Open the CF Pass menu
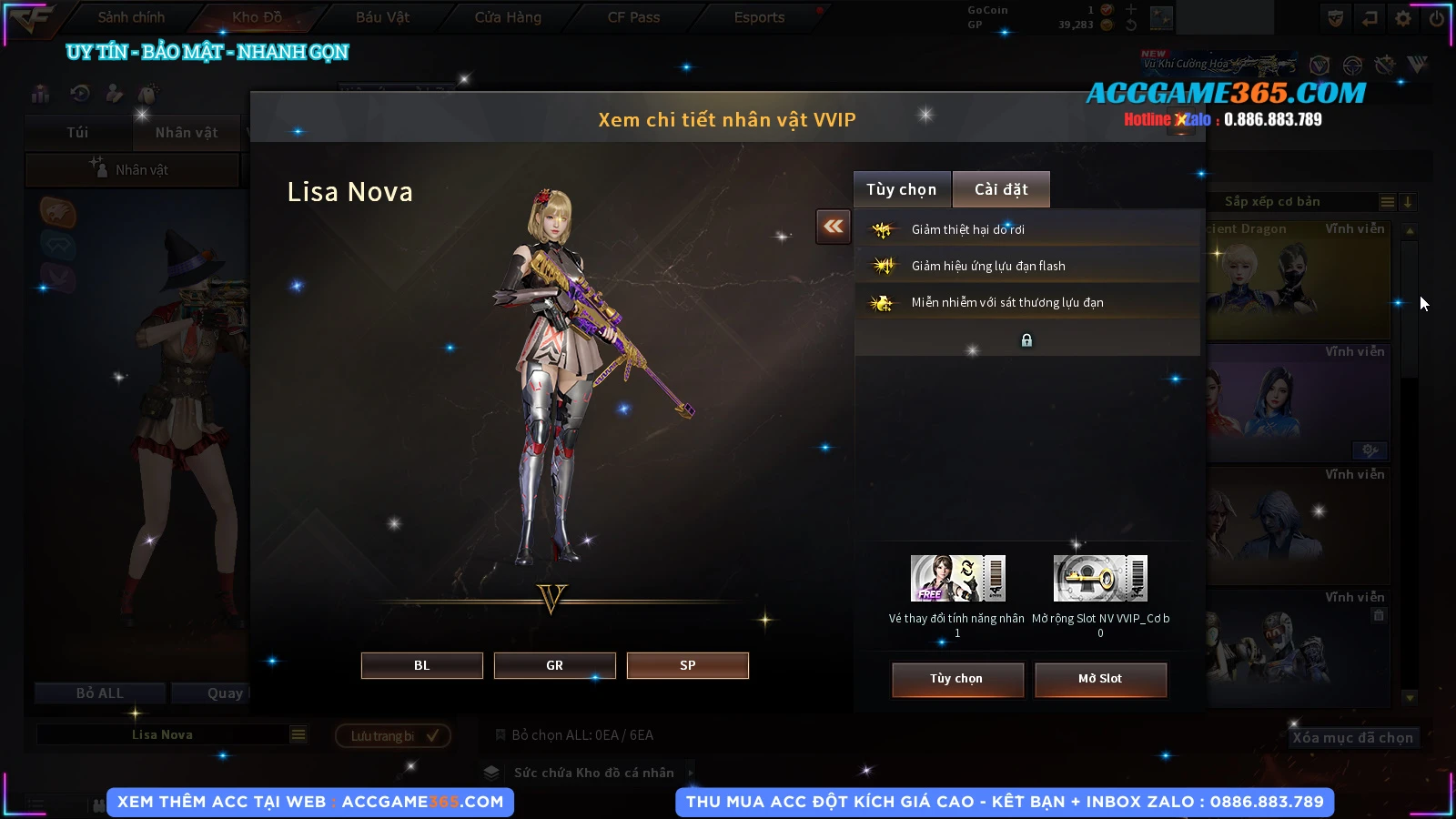Viewport: 1456px width, 819px height. pos(633,17)
